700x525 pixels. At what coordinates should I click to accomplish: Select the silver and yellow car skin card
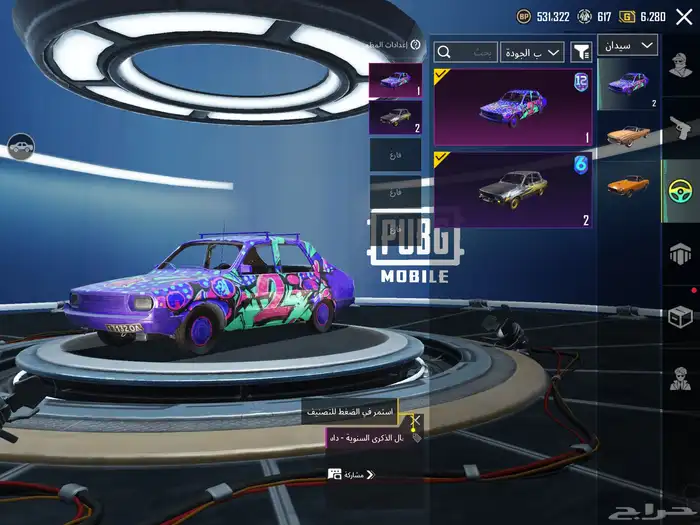click(512, 190)
